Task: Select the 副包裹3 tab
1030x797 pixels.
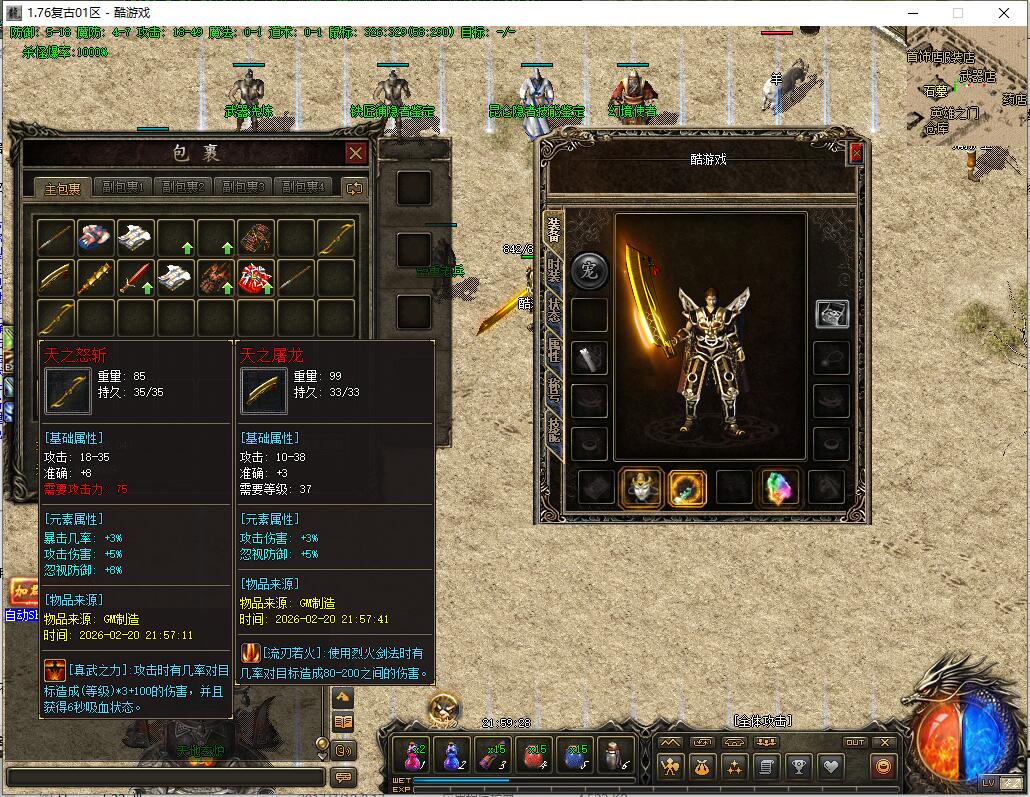Action: (244, 187)
